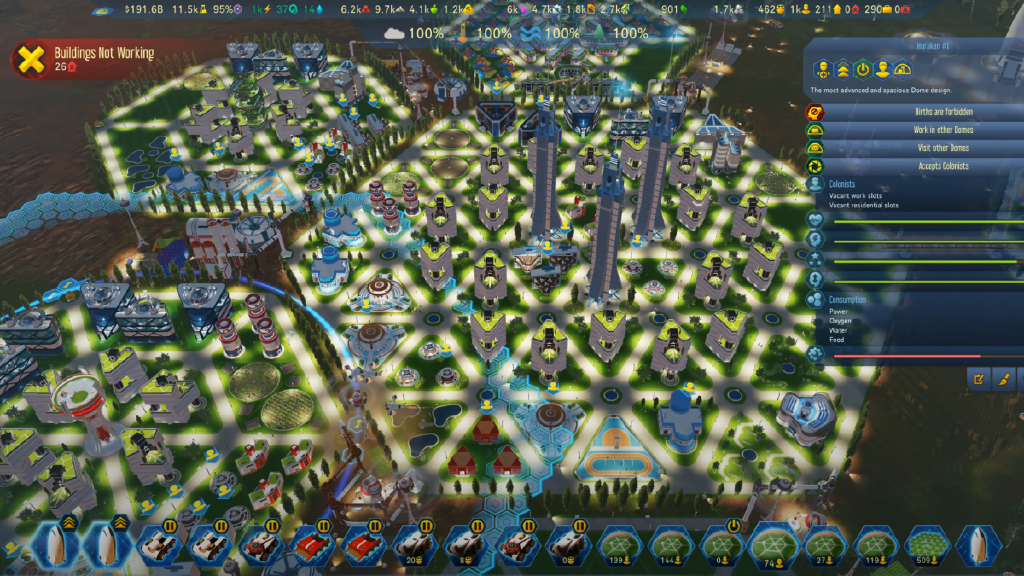Click the orbit planet icon in the top bar
1024x576 pixels.
coord(103,9)
